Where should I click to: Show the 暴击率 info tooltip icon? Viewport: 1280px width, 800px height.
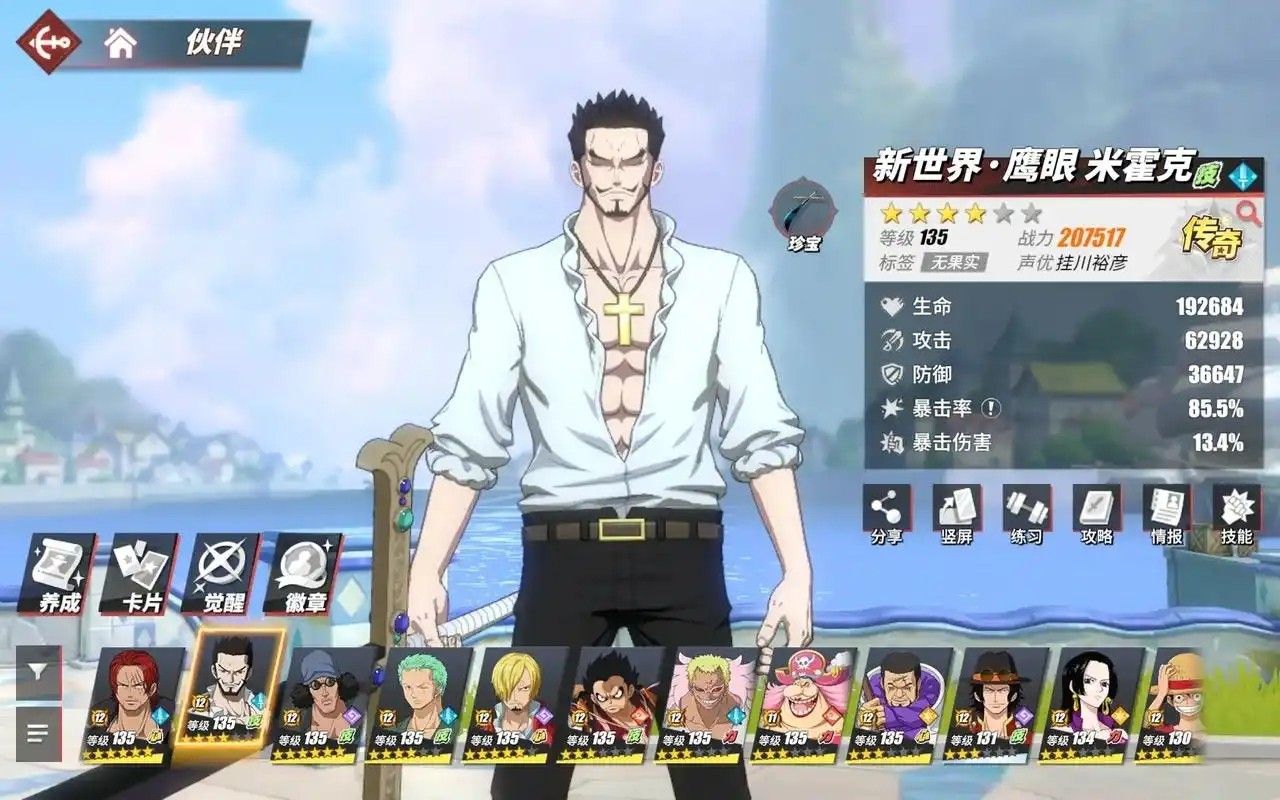click(990, 408)
